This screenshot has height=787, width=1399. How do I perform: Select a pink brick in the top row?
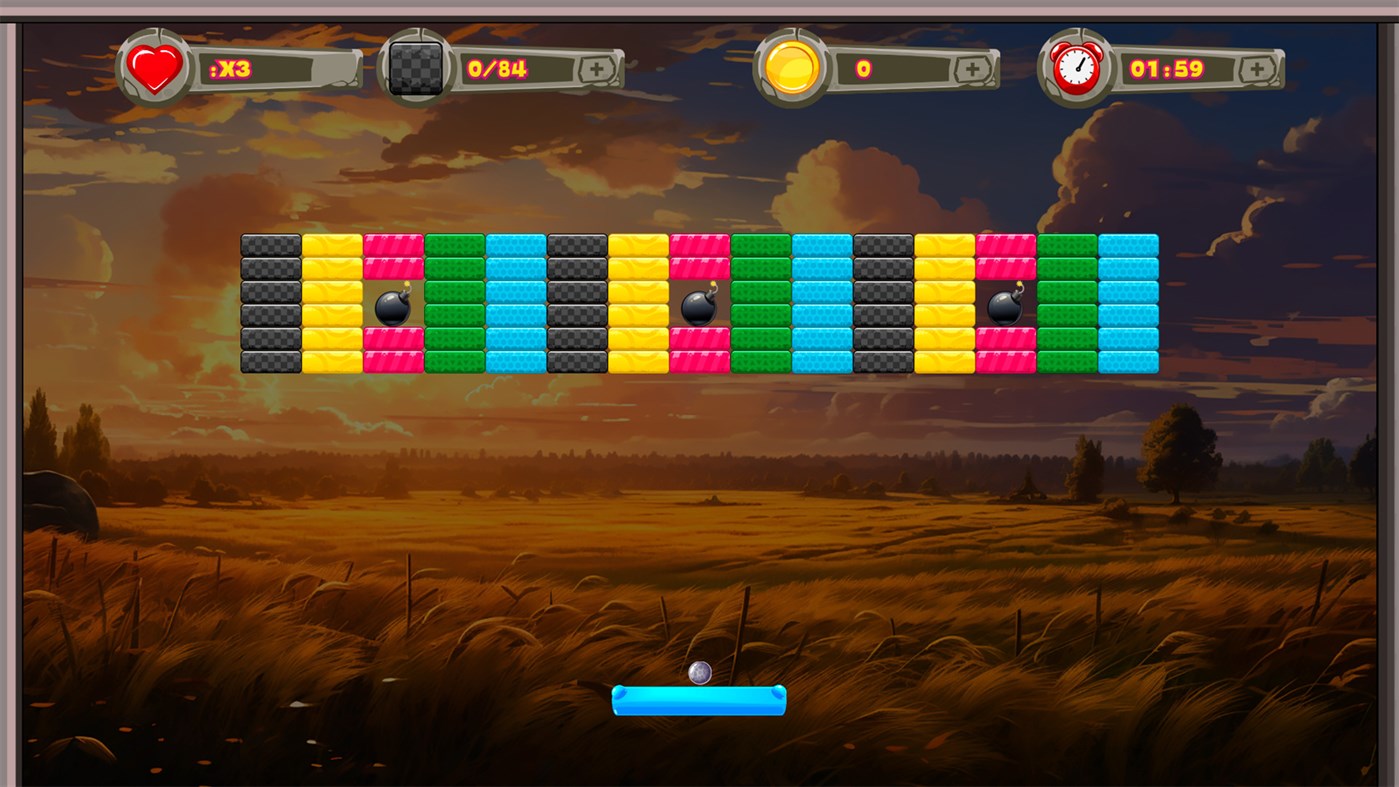point(393,243)
